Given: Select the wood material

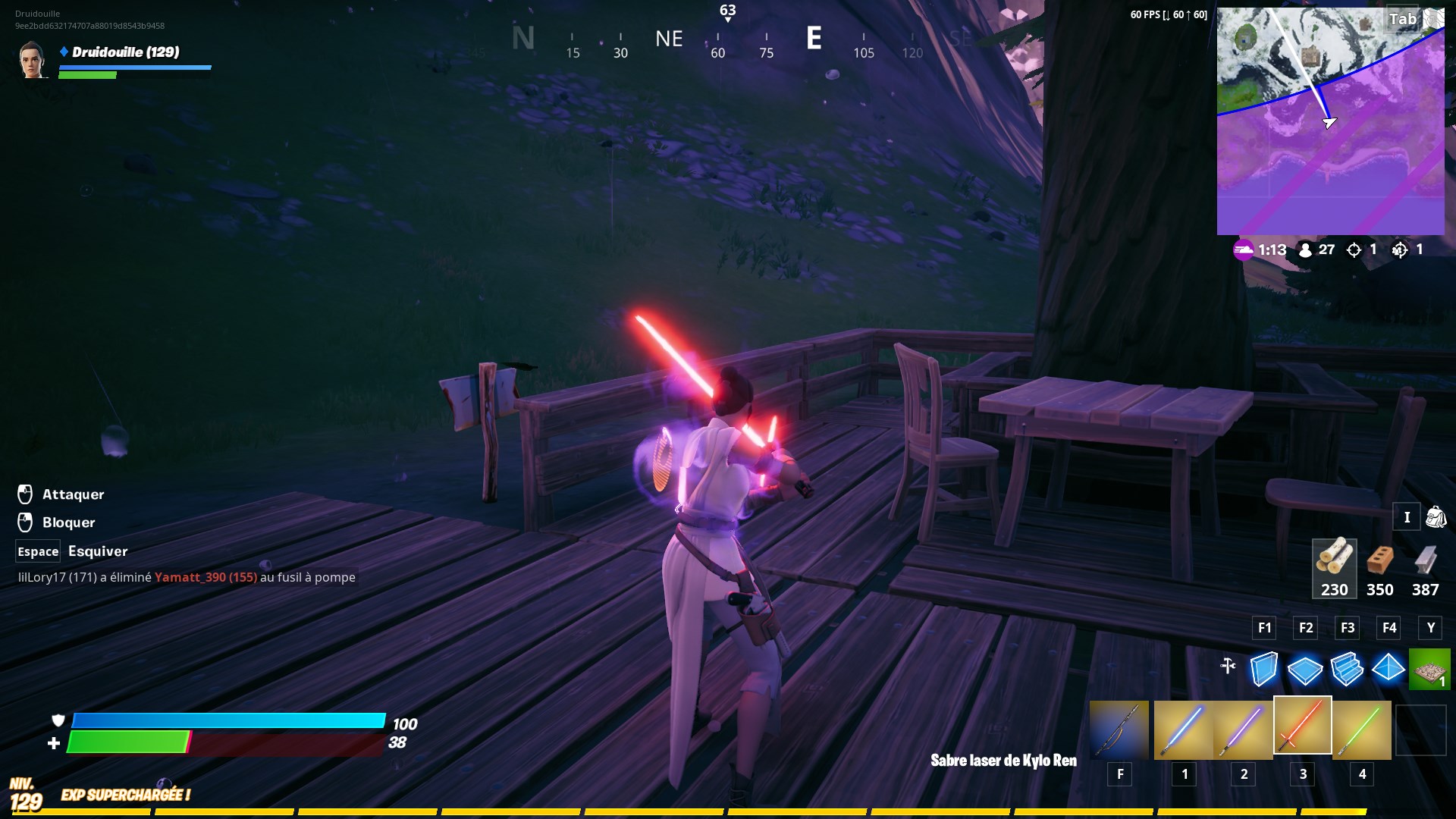Looking at the screenshot, I should [1334, 568].
